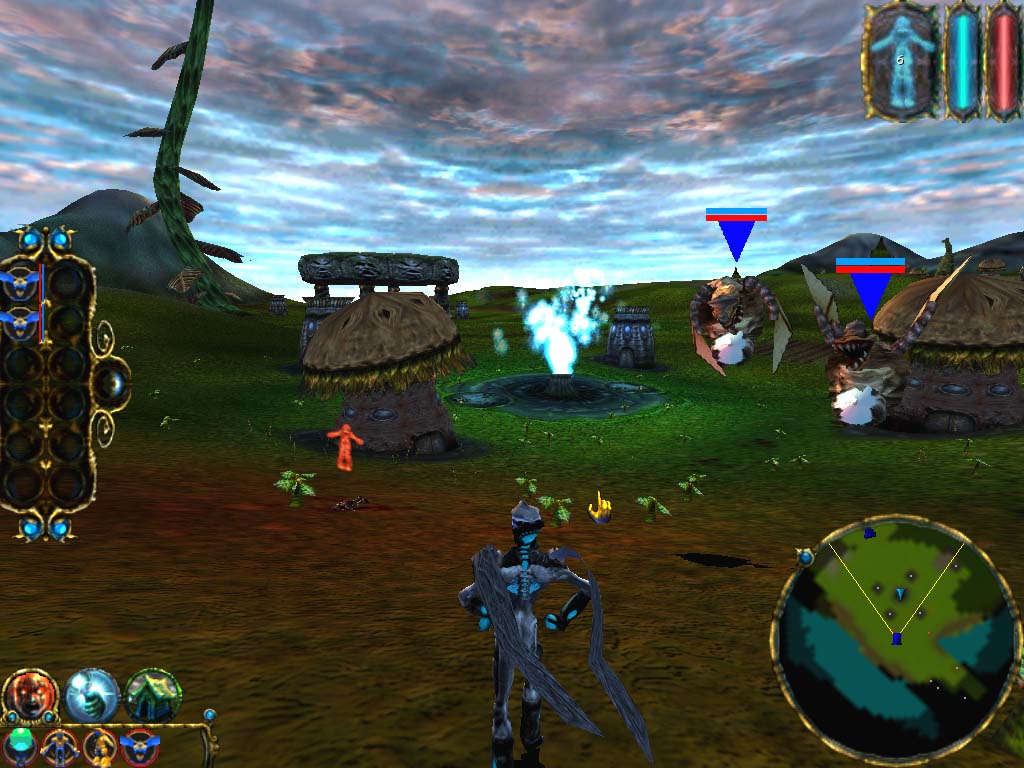1024x768 pixels.
Task: Cast the green glowing orb spell
Action: (x=20, y=745)
